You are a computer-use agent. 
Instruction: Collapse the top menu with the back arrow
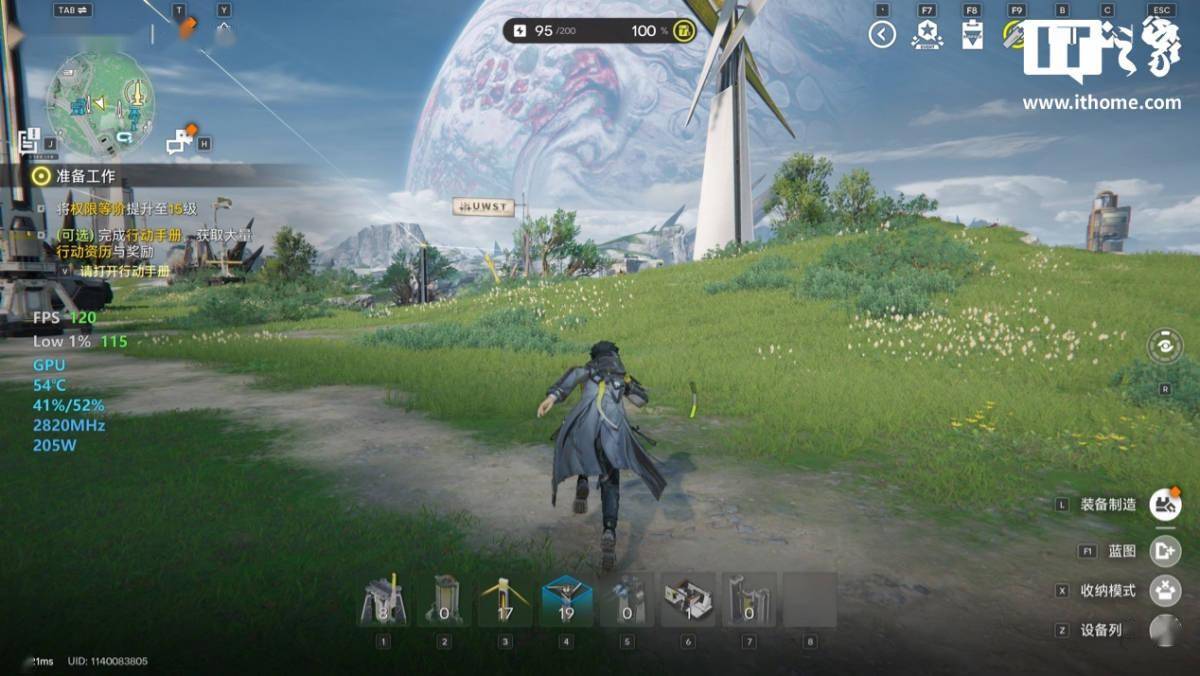click(881, 35)
